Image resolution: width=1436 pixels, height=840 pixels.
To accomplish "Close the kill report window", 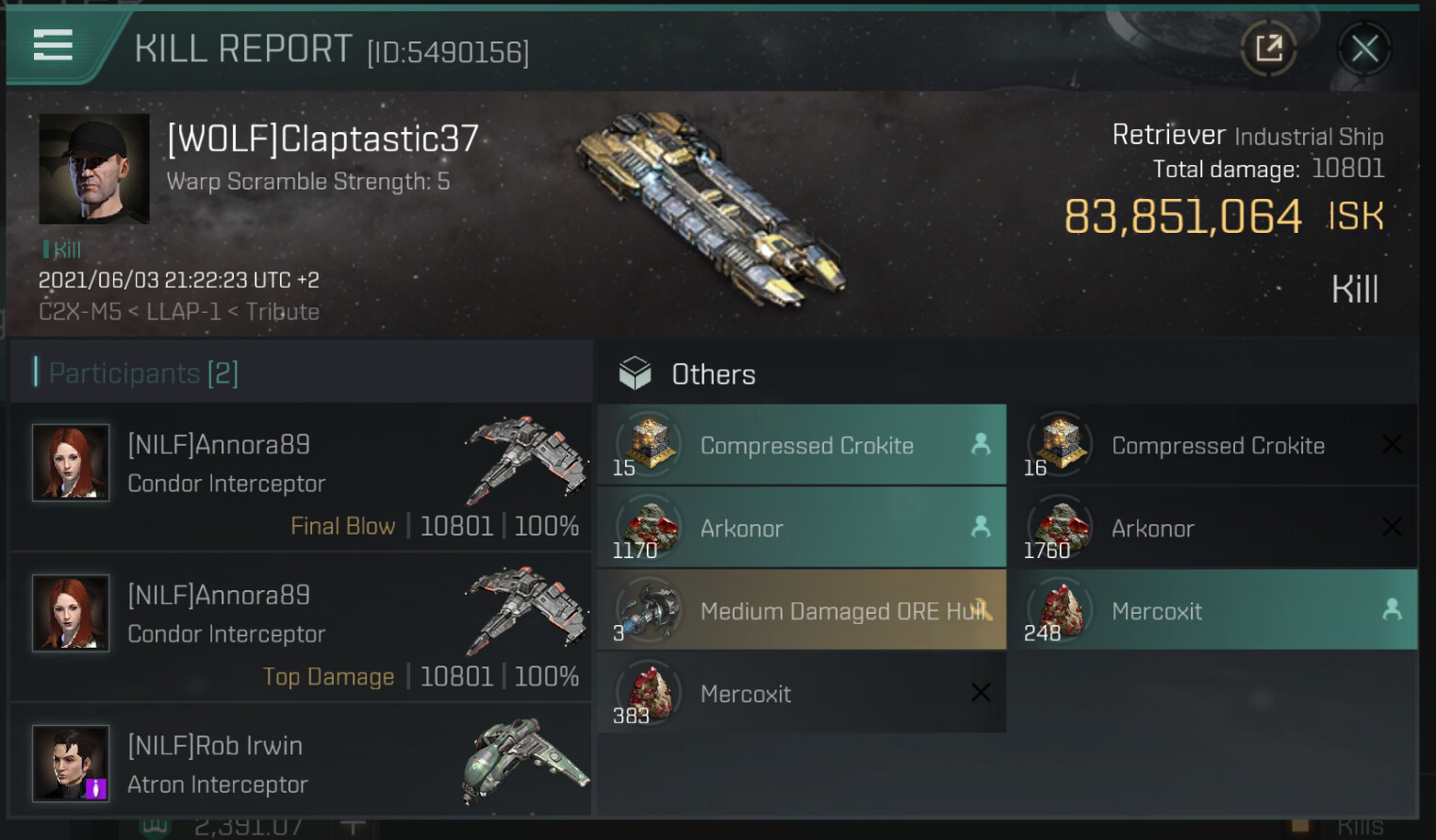I will [1364, 48].
